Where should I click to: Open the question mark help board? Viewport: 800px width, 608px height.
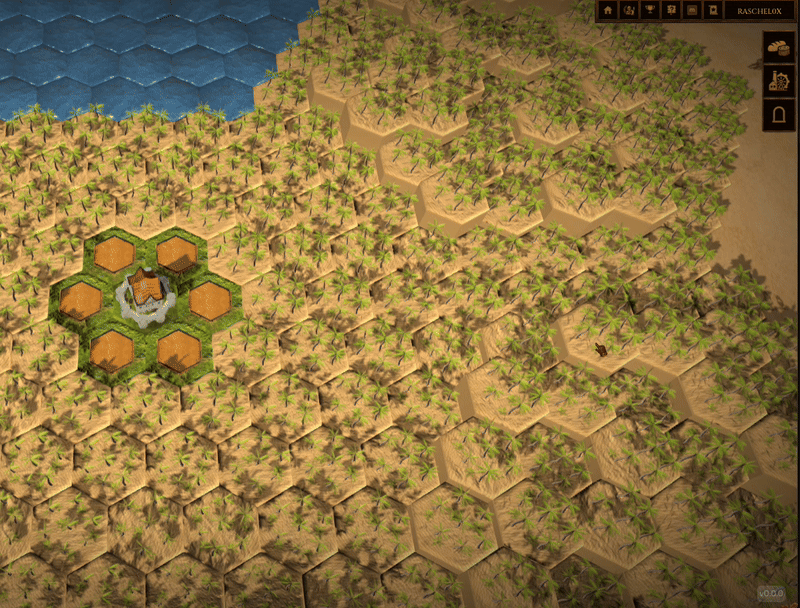(x=672, y=10)
